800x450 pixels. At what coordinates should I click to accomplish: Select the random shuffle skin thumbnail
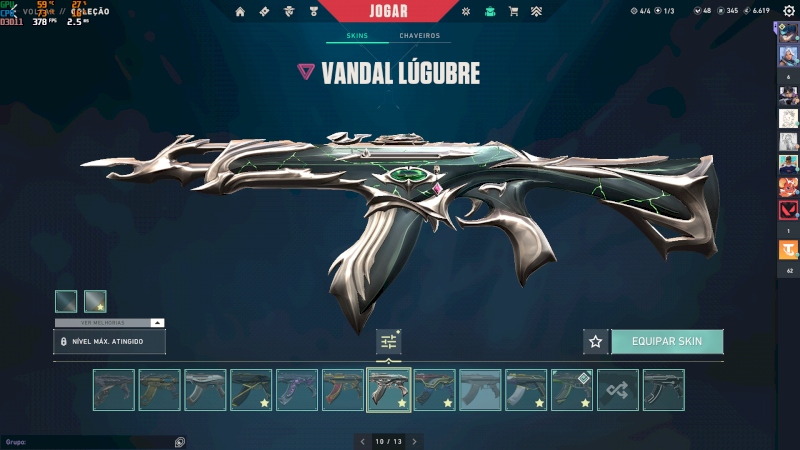click(618, 390)
